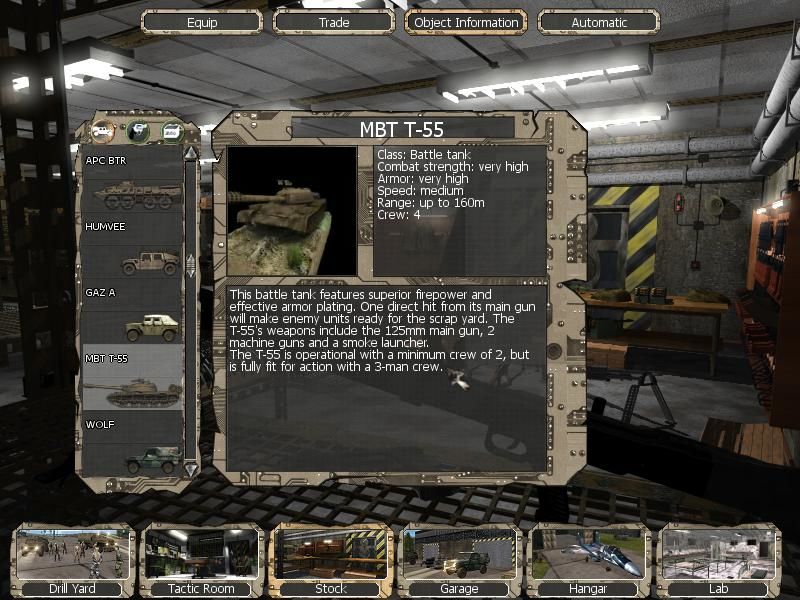This screenshot has height=600, width=800.
Task: Switch to the third category tab icon
Action: click(172, 130)
